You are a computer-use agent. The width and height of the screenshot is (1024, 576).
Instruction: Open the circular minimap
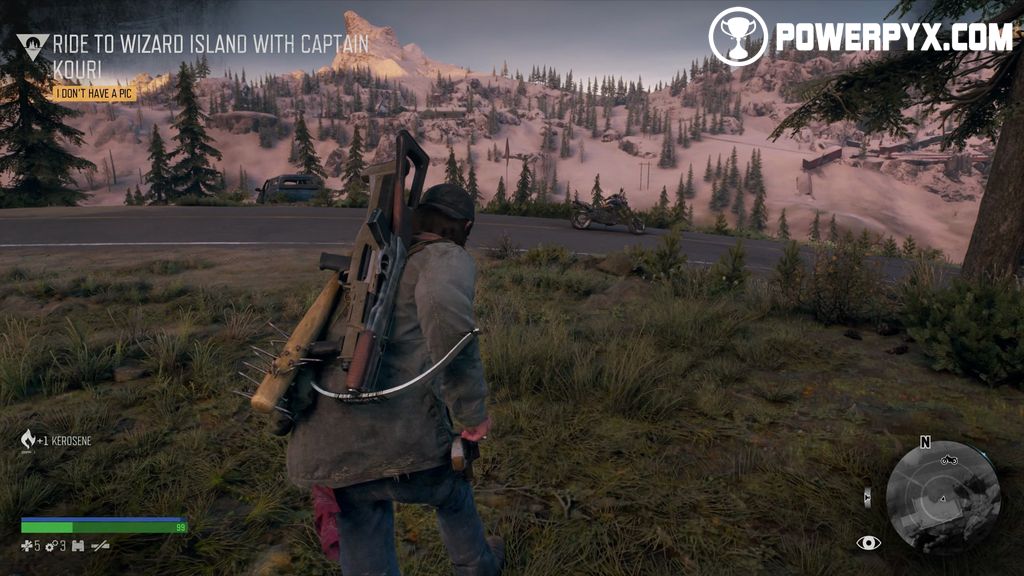[943, 497]
